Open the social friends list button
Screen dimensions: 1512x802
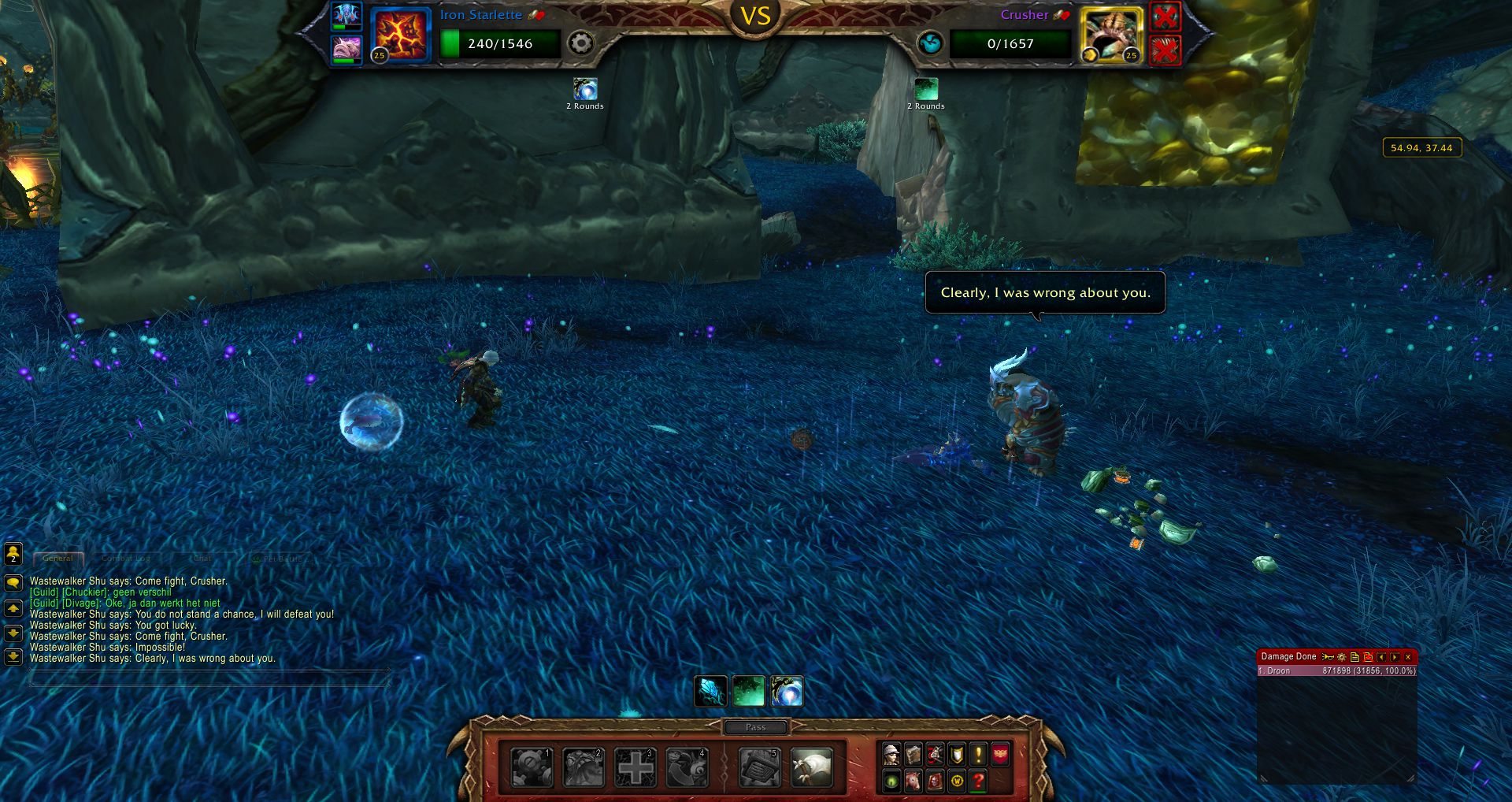coord(13,554)
